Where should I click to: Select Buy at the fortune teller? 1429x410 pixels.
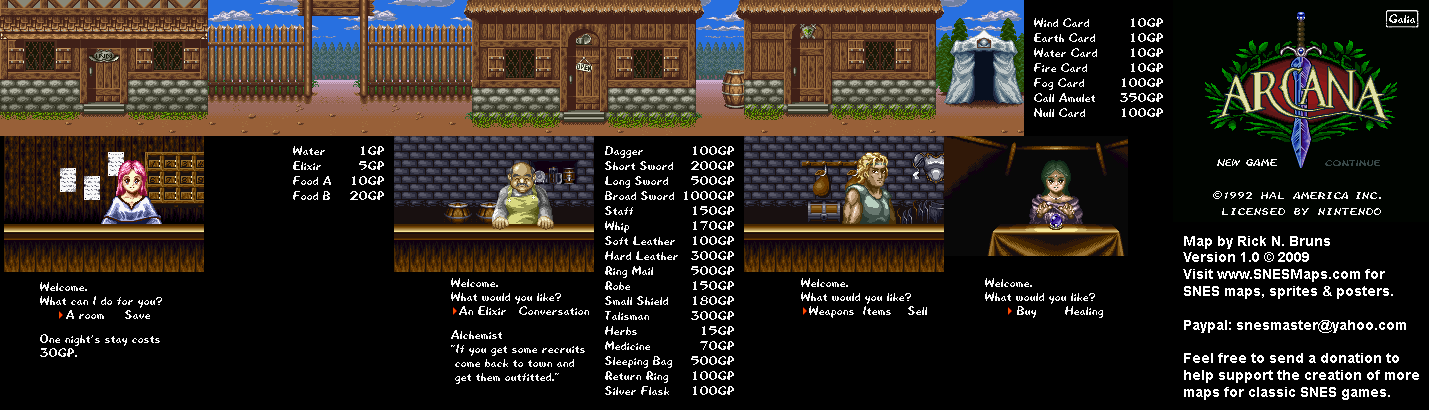click(x=1027, y=311)
